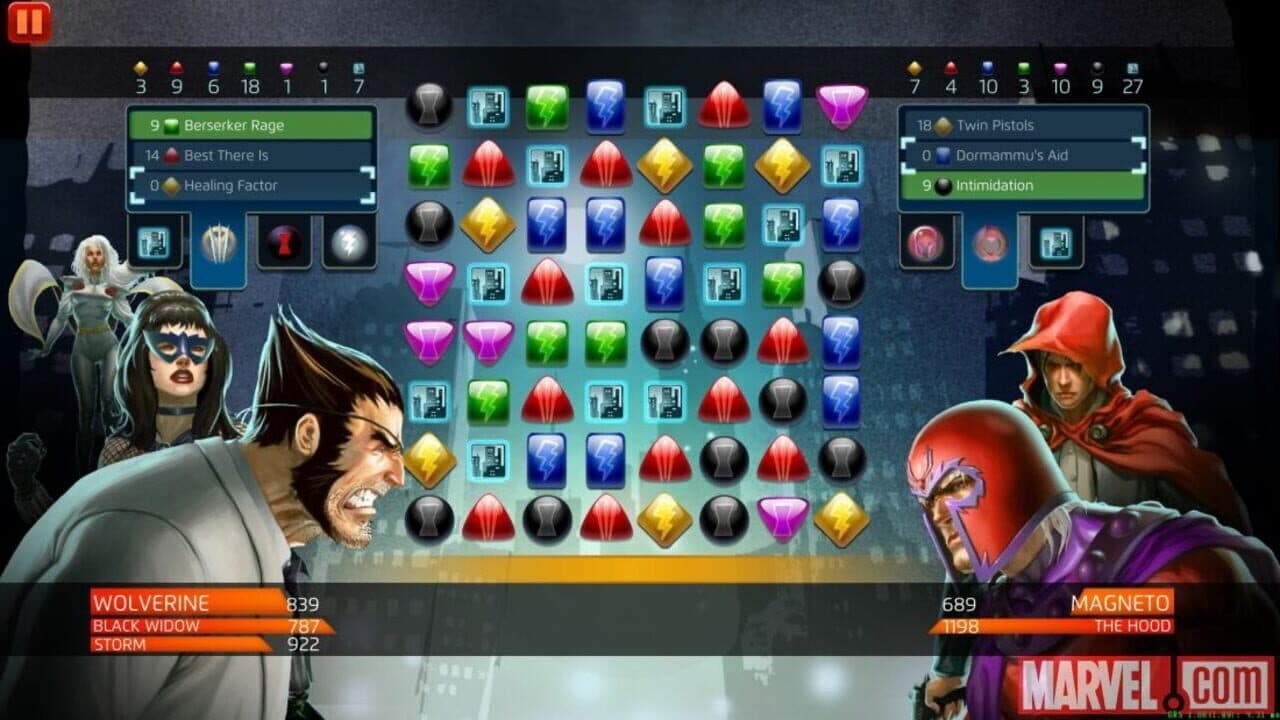View the Intimidation enemy ability
Viewport: 1280px width, 720px height.
(x=1021, y=185)
